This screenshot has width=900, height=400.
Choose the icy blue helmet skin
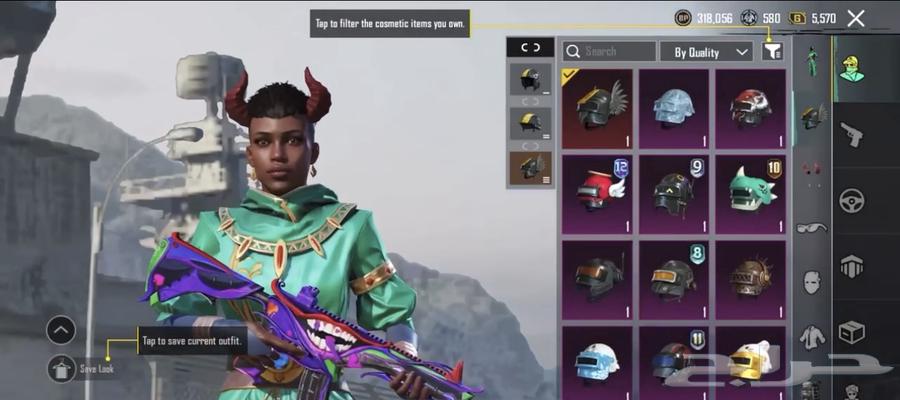(x=674, y=109)
